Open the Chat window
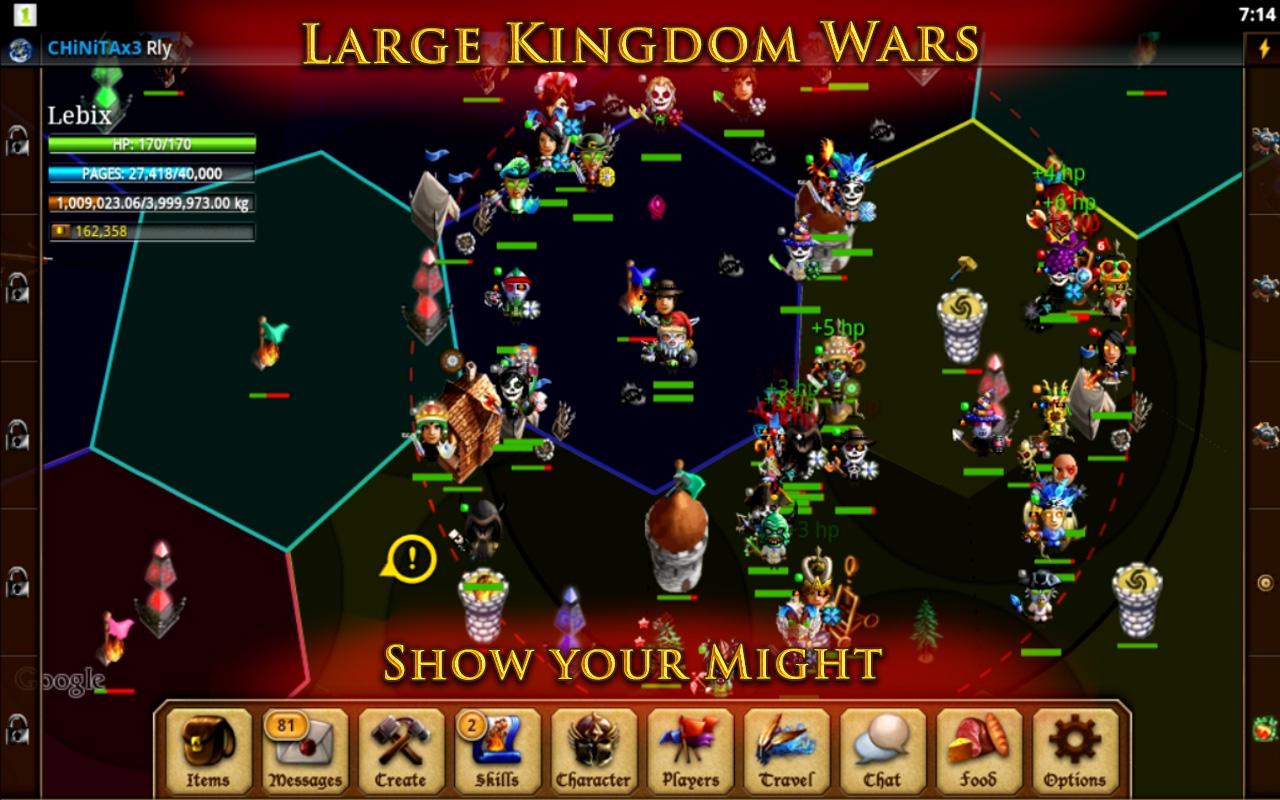Image resolution: width=1280 pixels, height=800 pixels. point(882,751)
